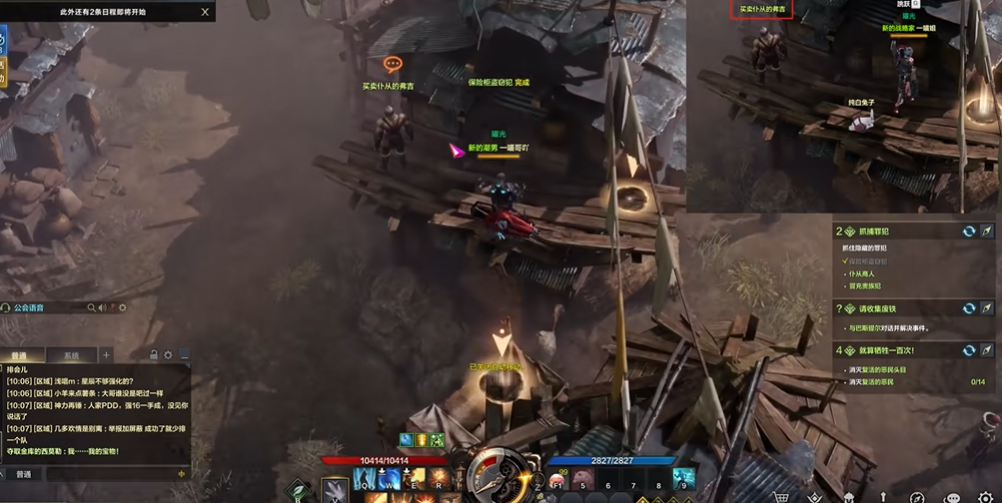Viewport: 1002px width, 503px height.
Task: Switch to the 系统 chat tab
Action: 72,355
